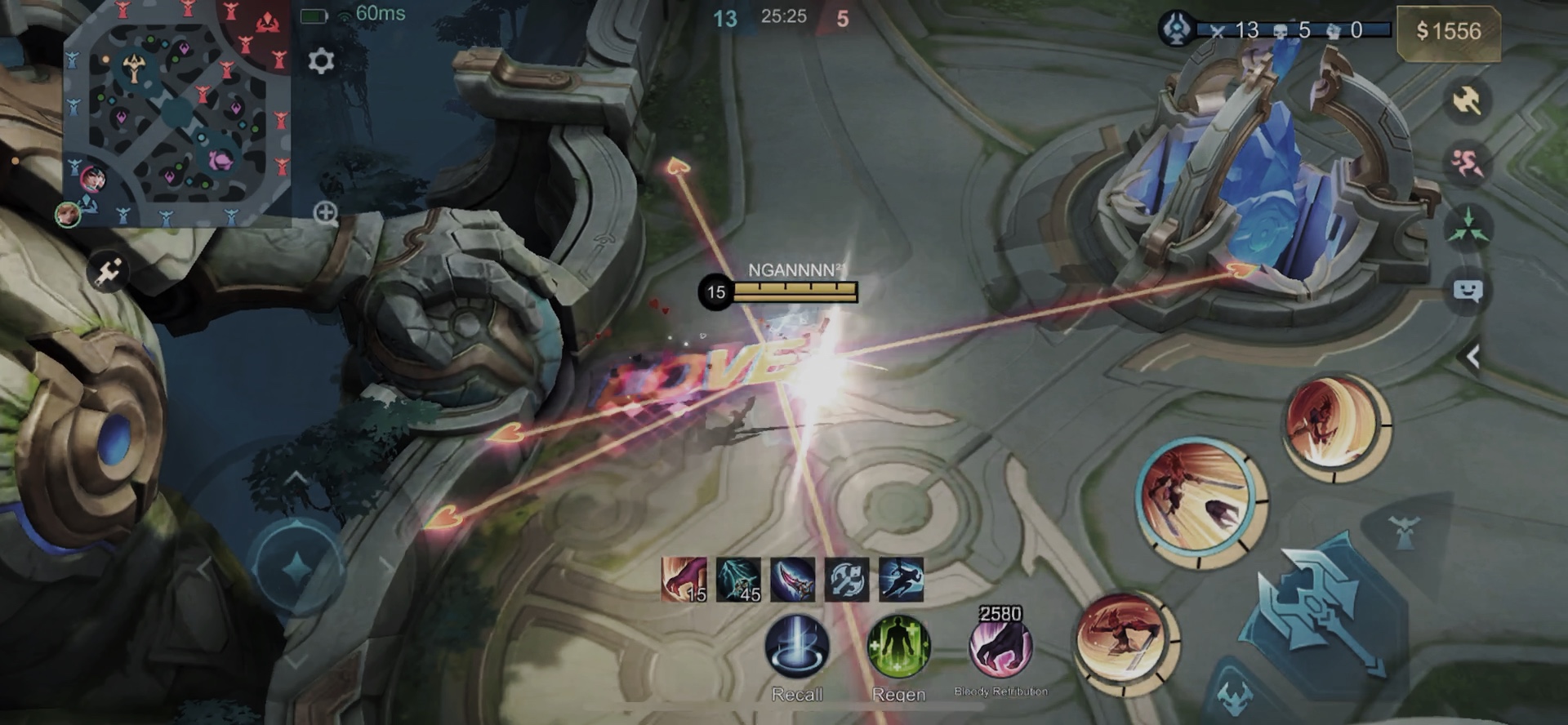Screen dimensions: 1568x725
Task: Select the running boots item slot
Action: (901, 580)
